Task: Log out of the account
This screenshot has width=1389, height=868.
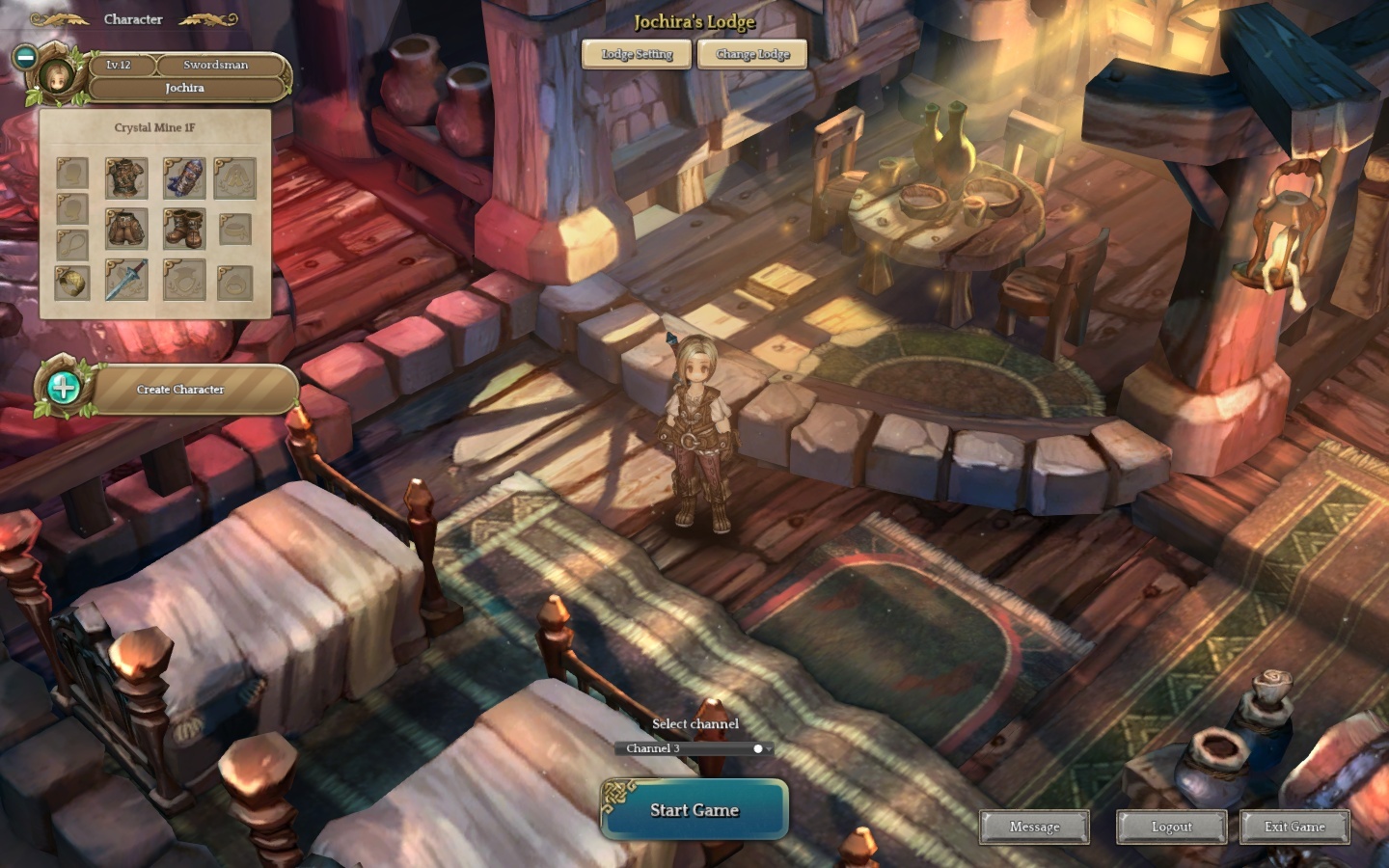Action: pos(1171,827)
